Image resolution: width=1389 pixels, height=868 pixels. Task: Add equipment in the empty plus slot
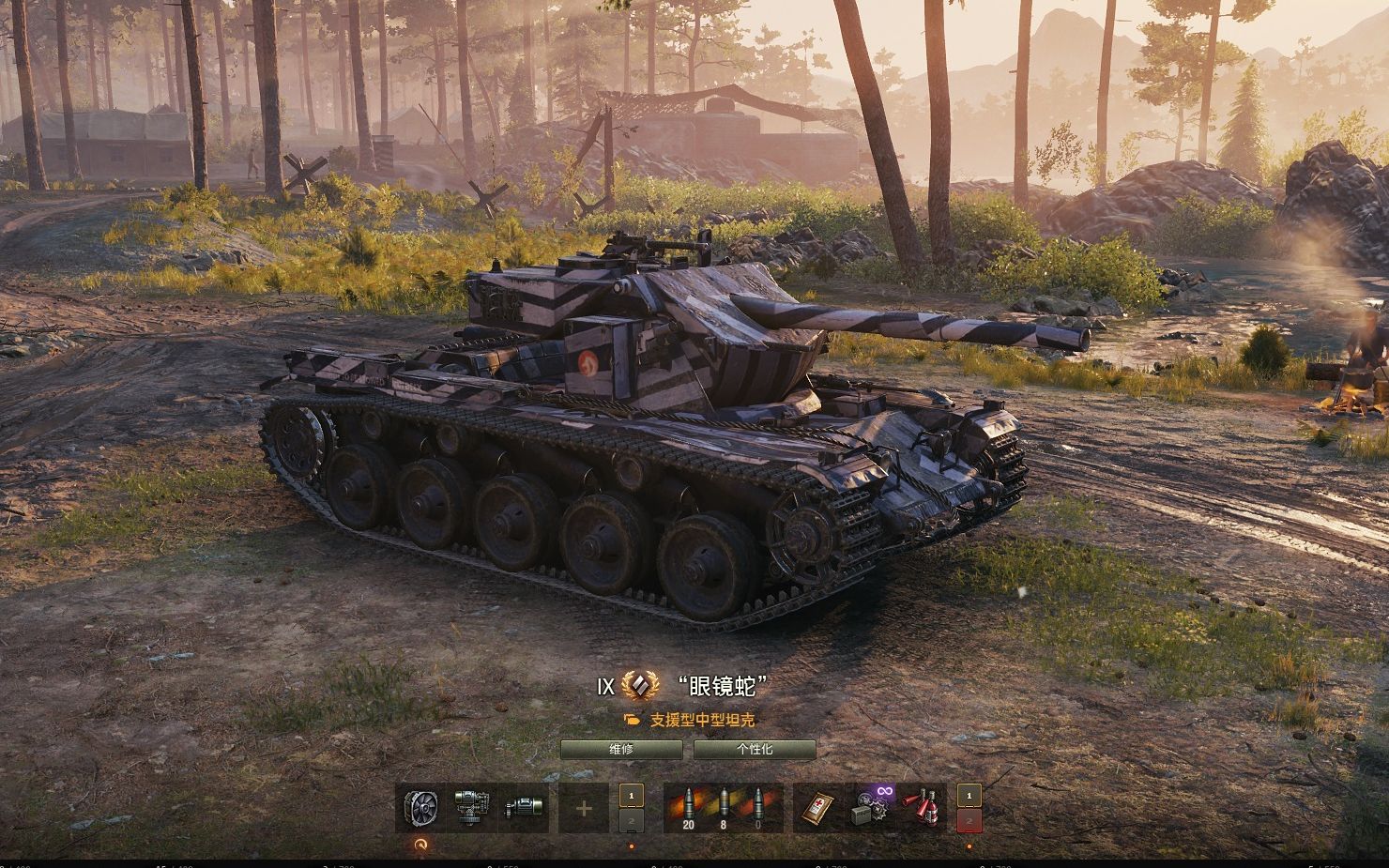tap(584, 808)
